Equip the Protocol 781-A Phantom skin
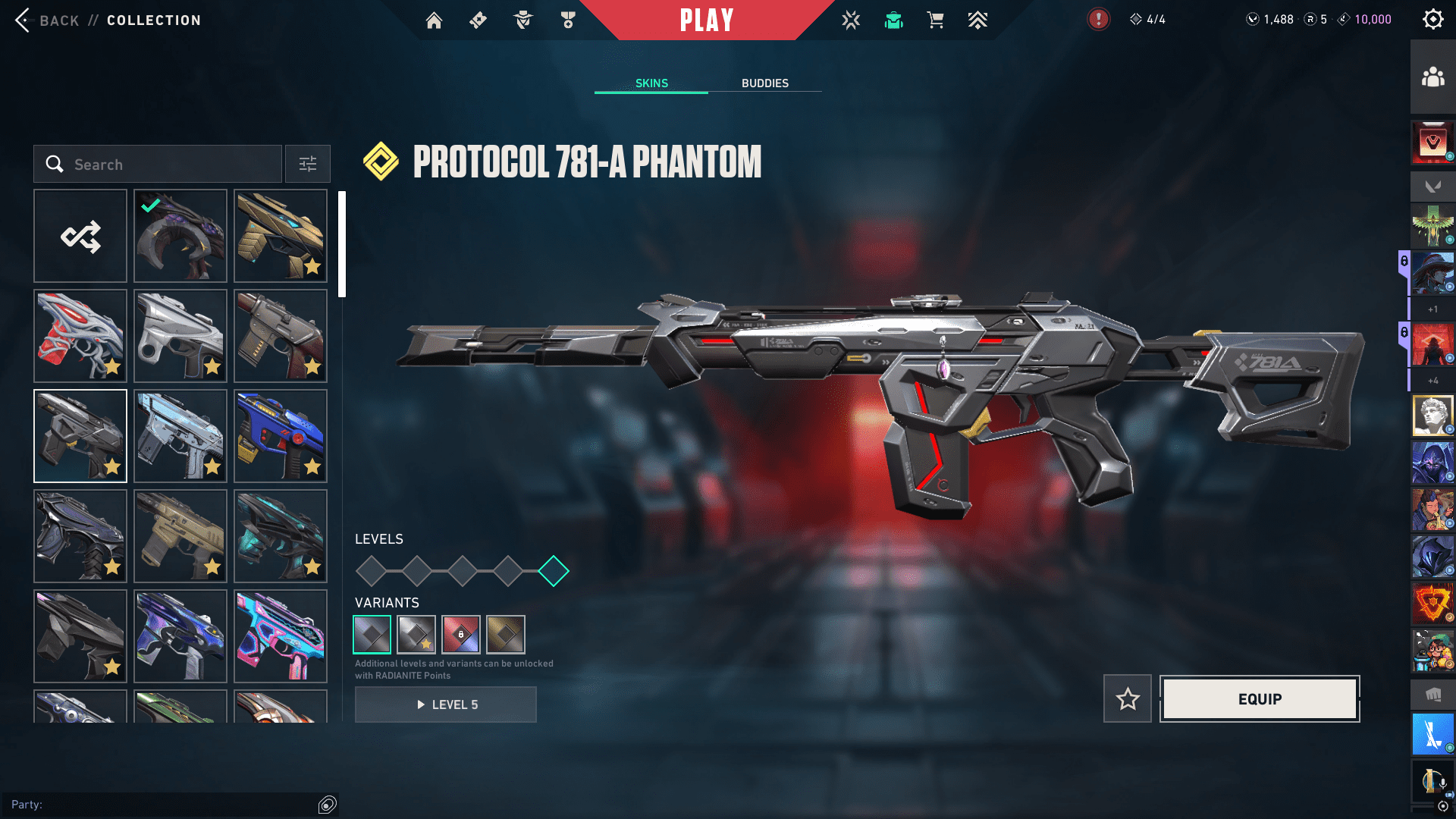The image size is (1456, 819). pos(1260,698)
